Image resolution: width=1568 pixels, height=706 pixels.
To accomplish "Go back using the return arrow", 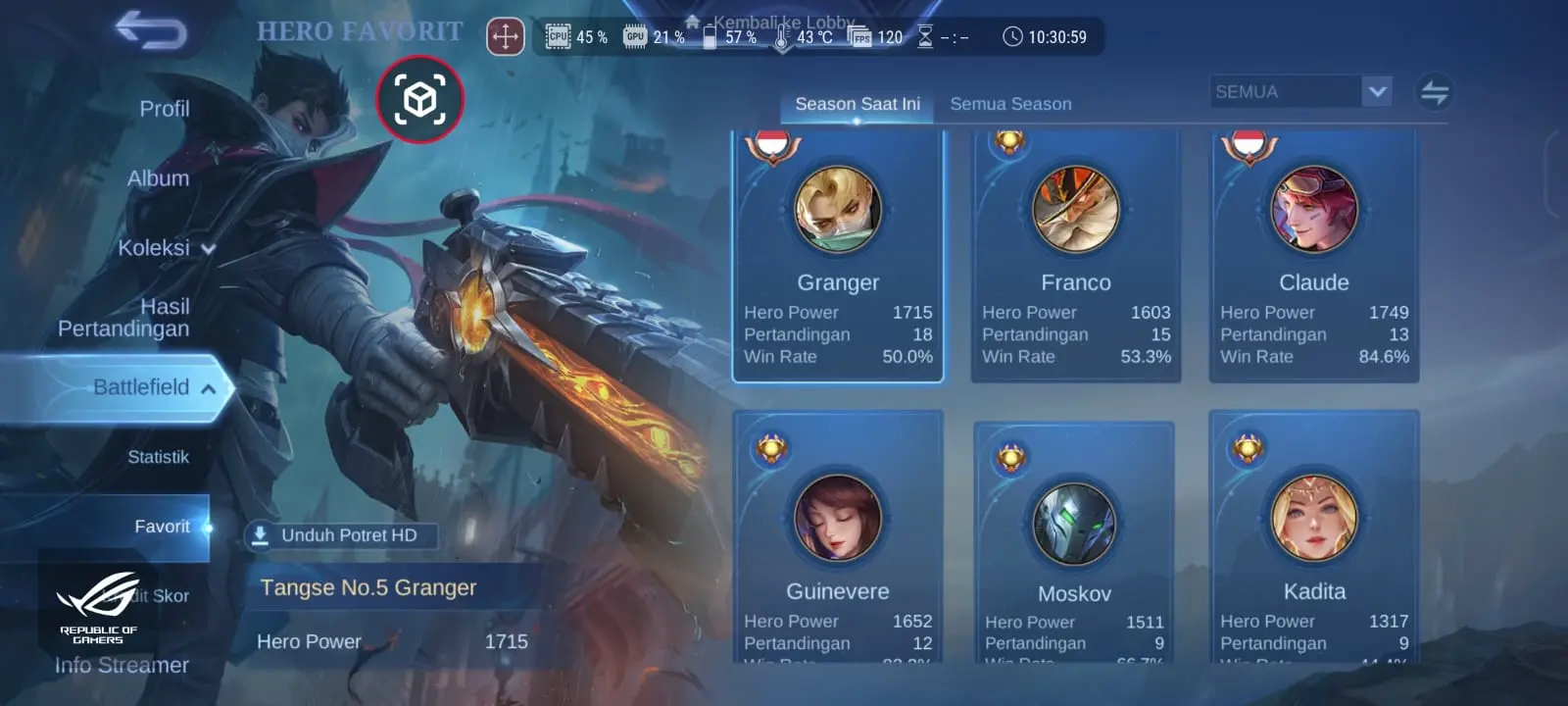I will (151, 30).
